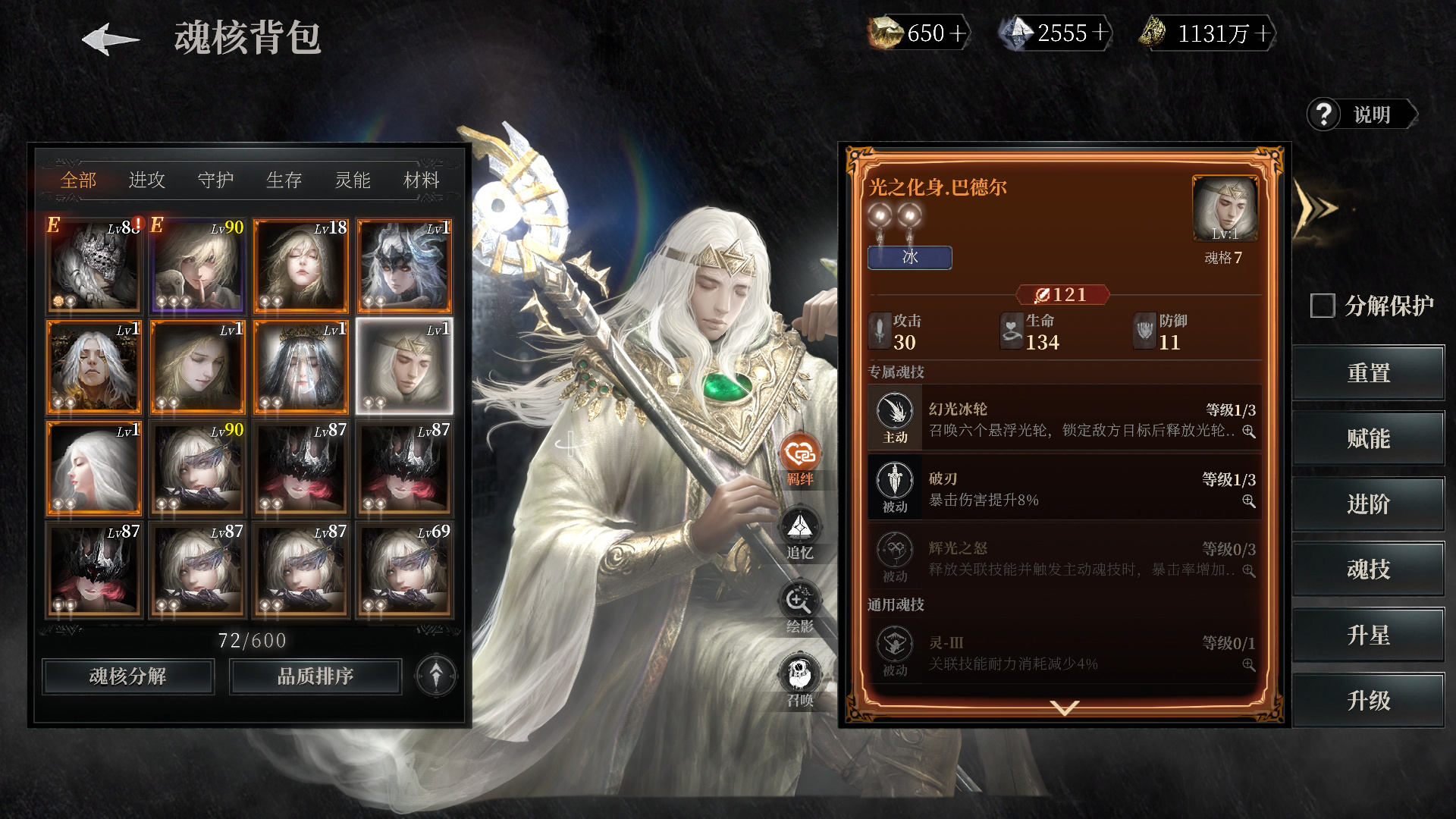This screenshot has height=819, width=1456.
Task: Click the 重置 reset button
Action: point(1368,372)
